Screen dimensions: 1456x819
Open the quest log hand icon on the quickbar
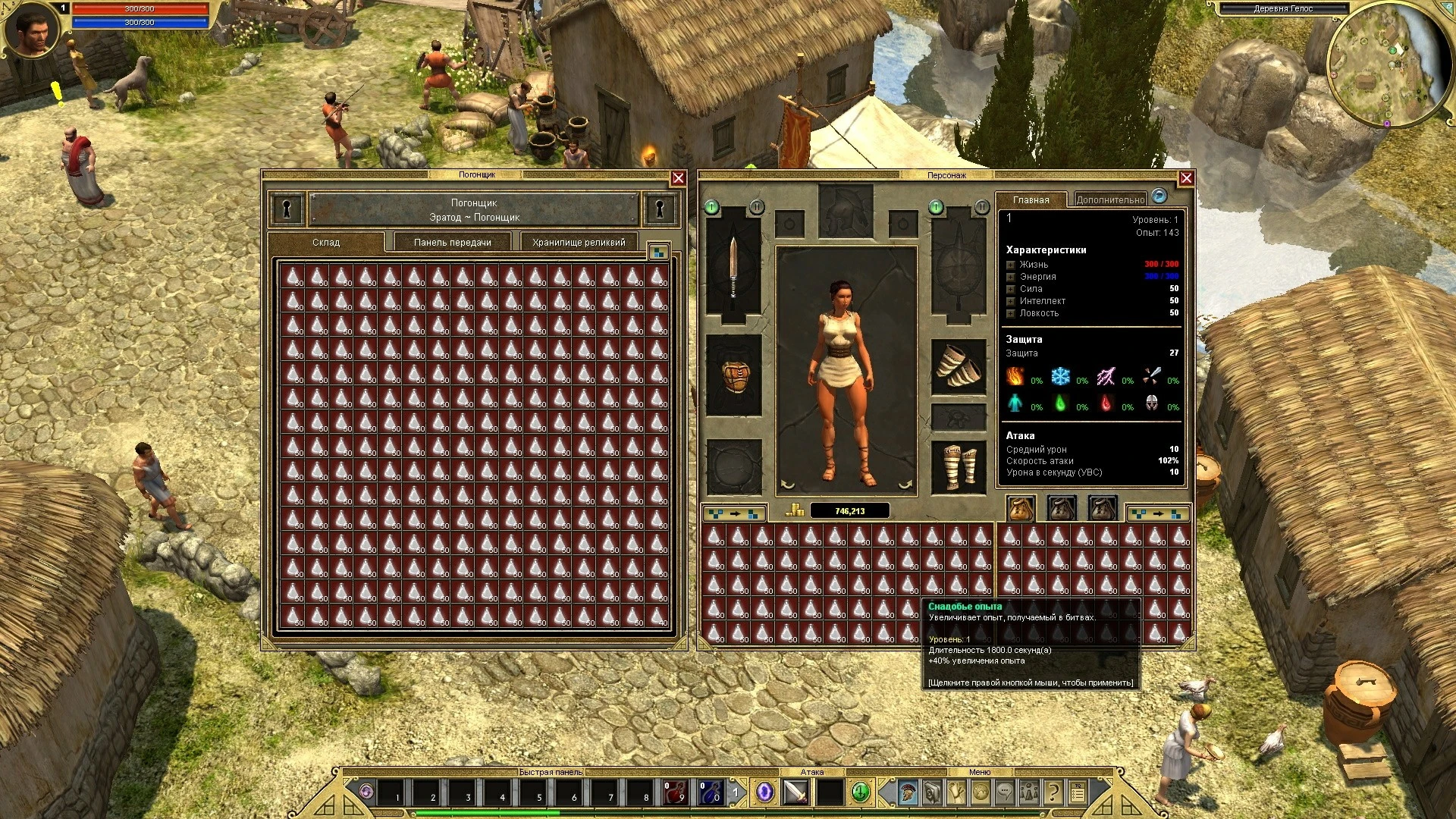point(955,794)
